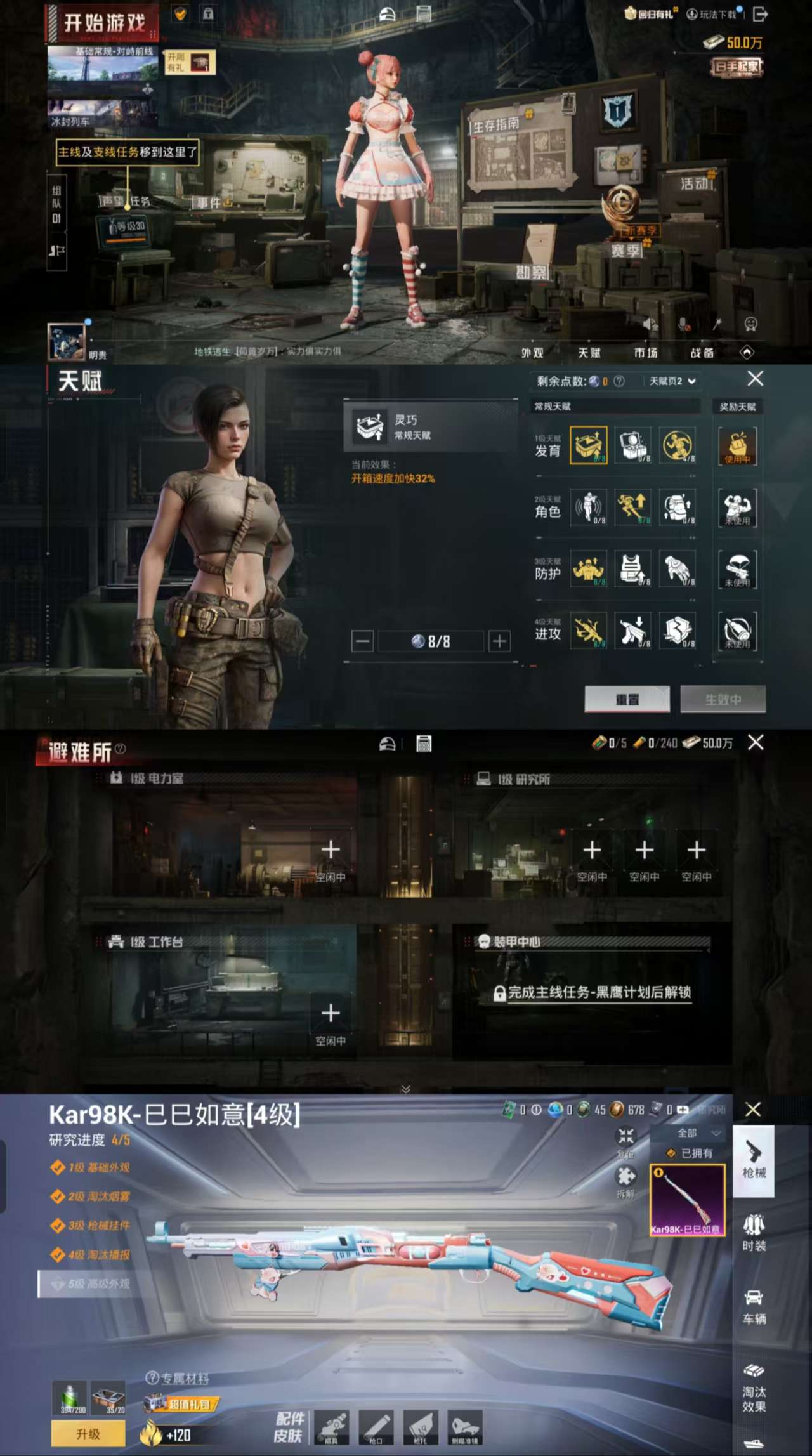Mute the speaker icon in the lobby

coord(648,324)
